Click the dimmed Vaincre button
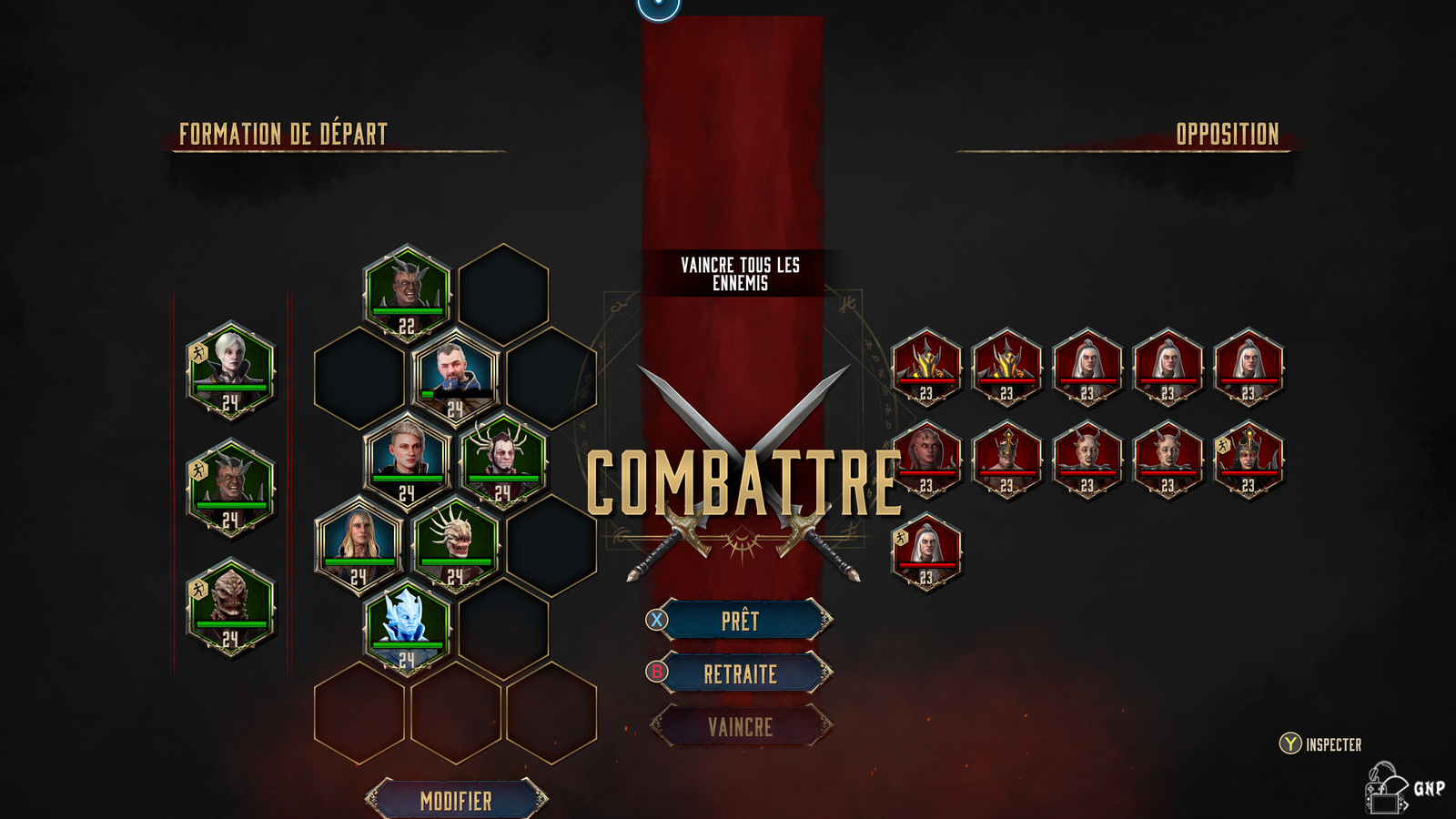Screen dimensions: 1456x819 coord(740,727)
